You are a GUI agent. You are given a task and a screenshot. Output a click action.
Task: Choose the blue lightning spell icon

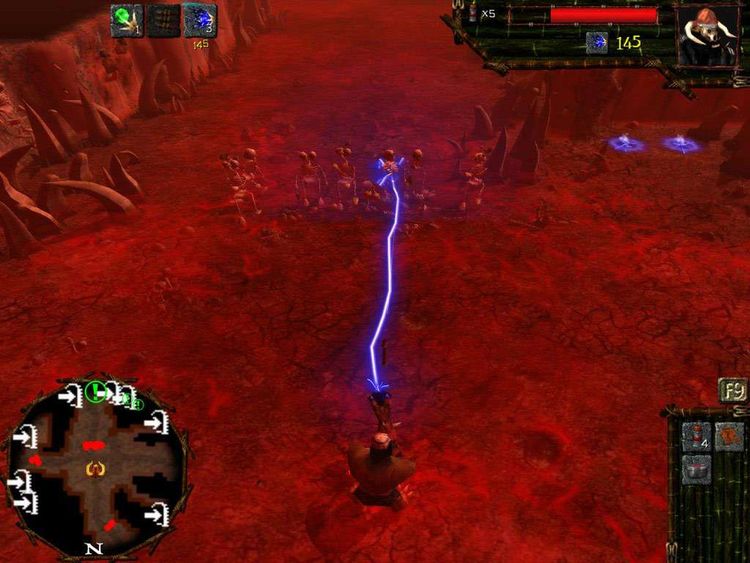199,20
